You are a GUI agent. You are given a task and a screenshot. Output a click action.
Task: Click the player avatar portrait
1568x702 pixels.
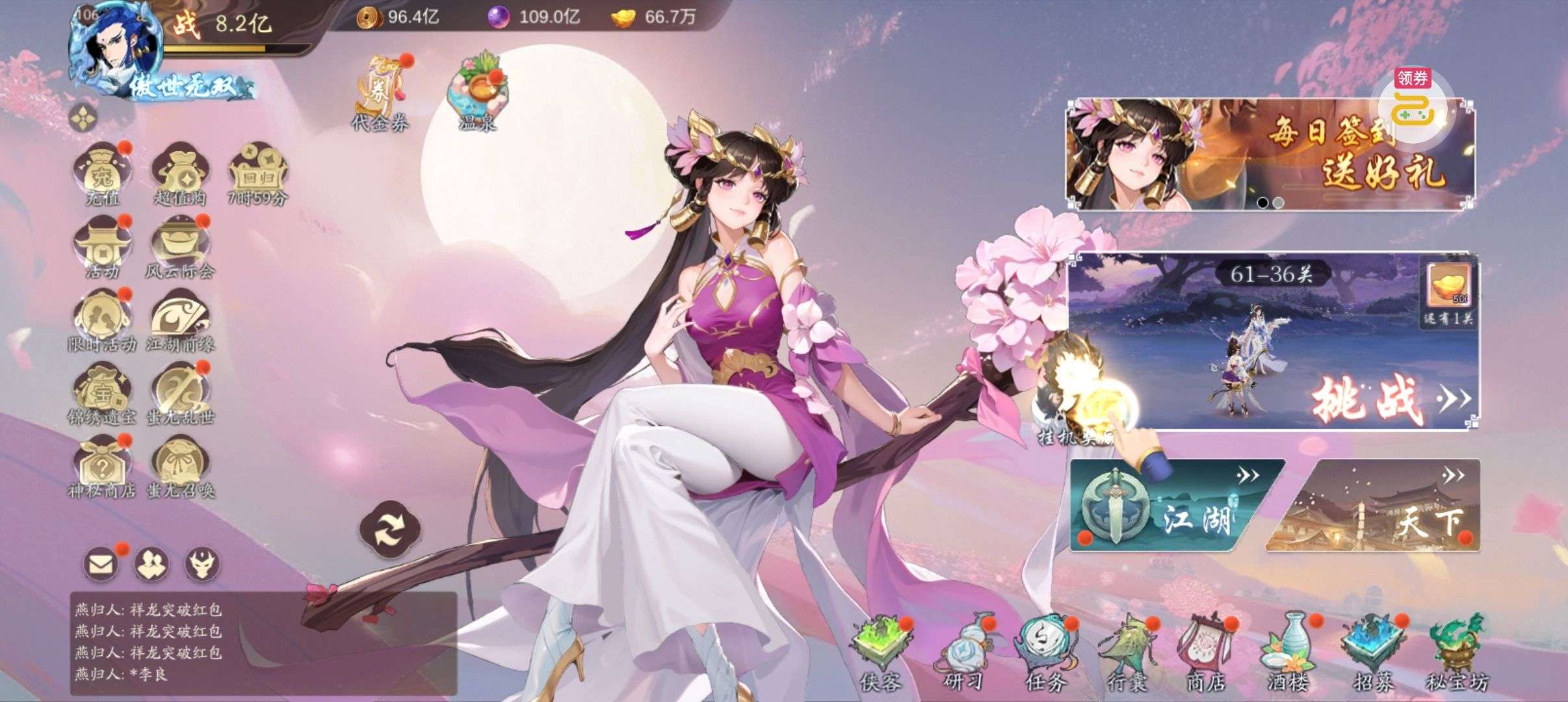coord(116,45)
